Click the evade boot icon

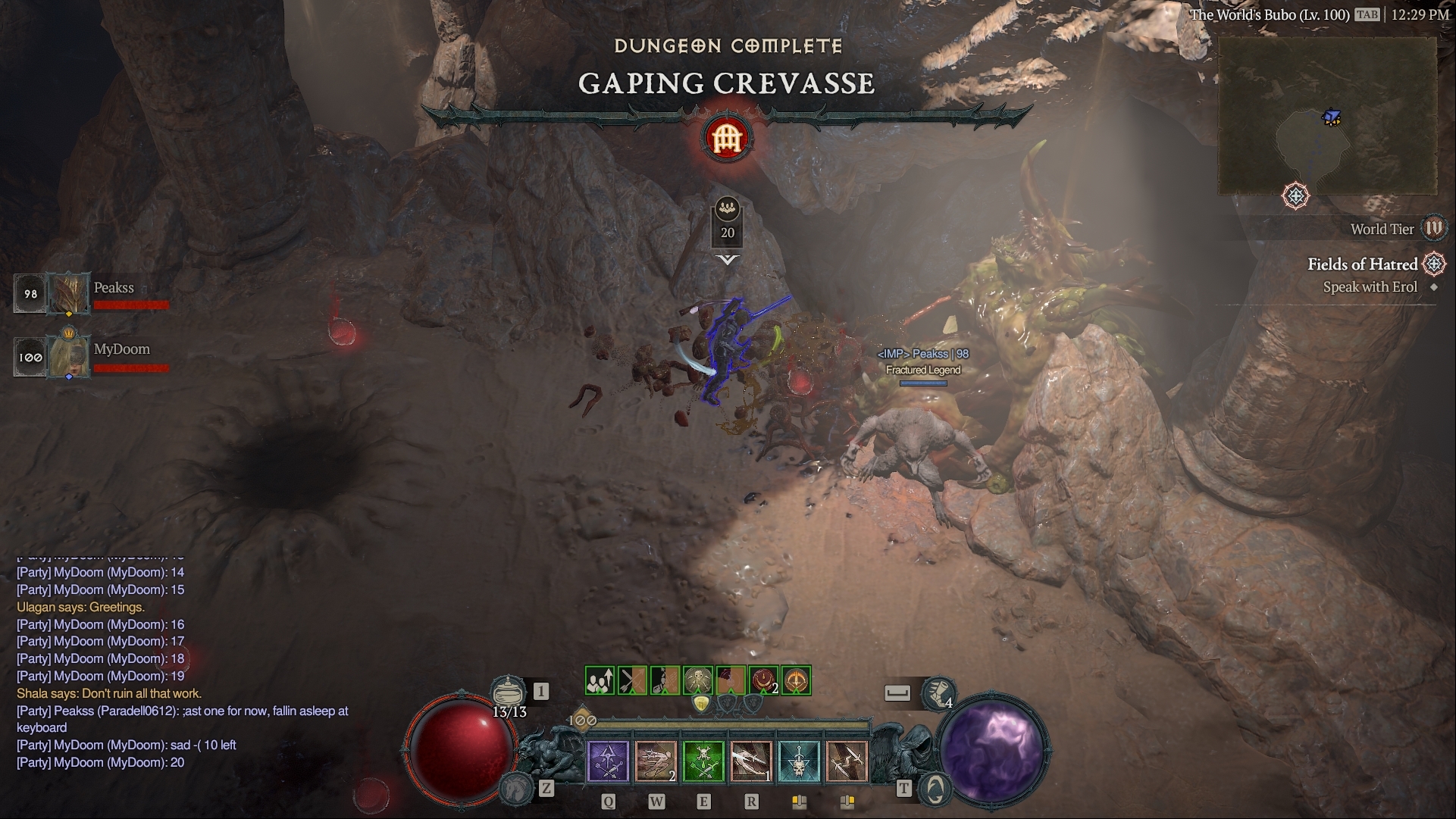tap(938, 692)
